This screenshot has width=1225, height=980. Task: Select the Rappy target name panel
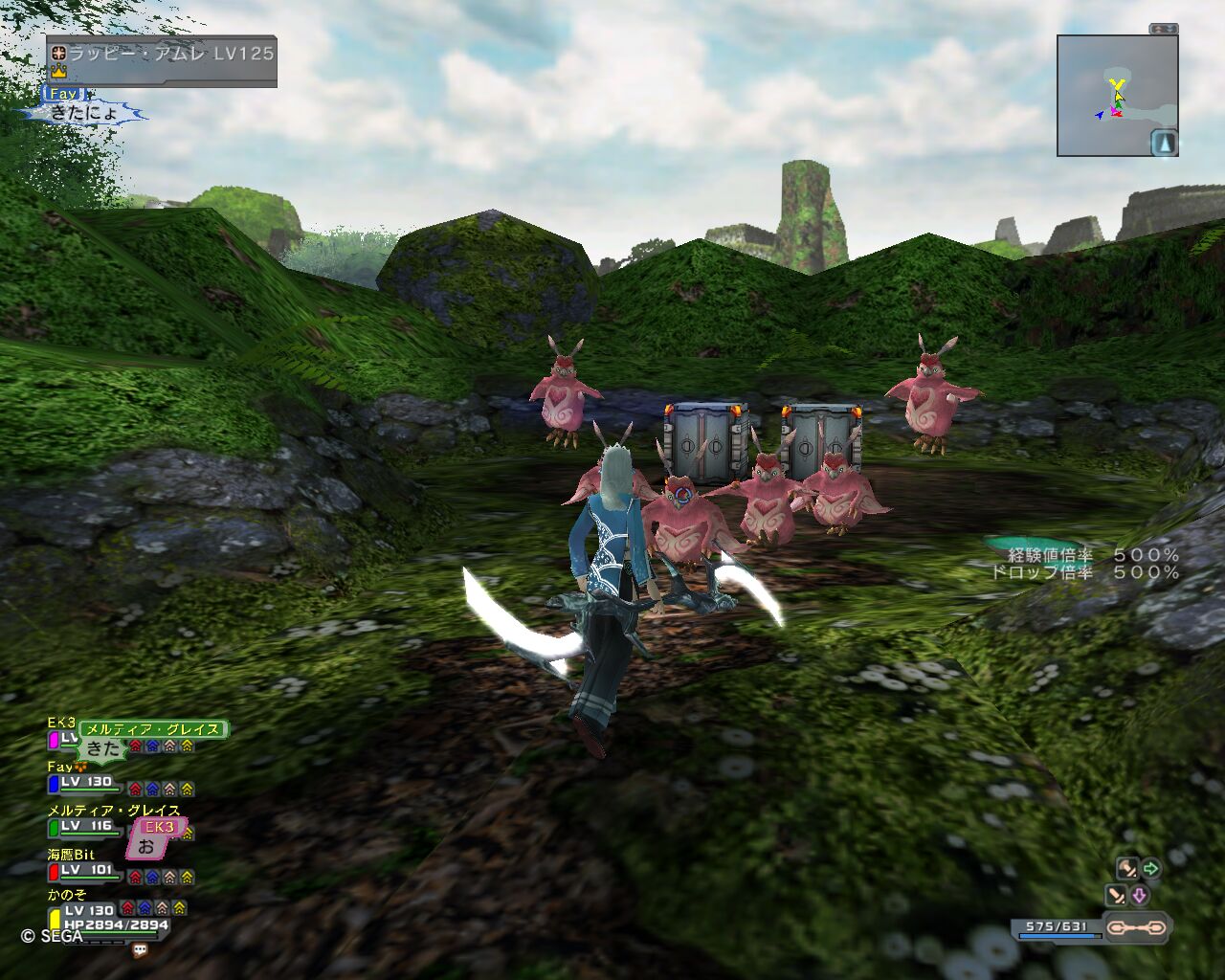[x=163, y=55]
